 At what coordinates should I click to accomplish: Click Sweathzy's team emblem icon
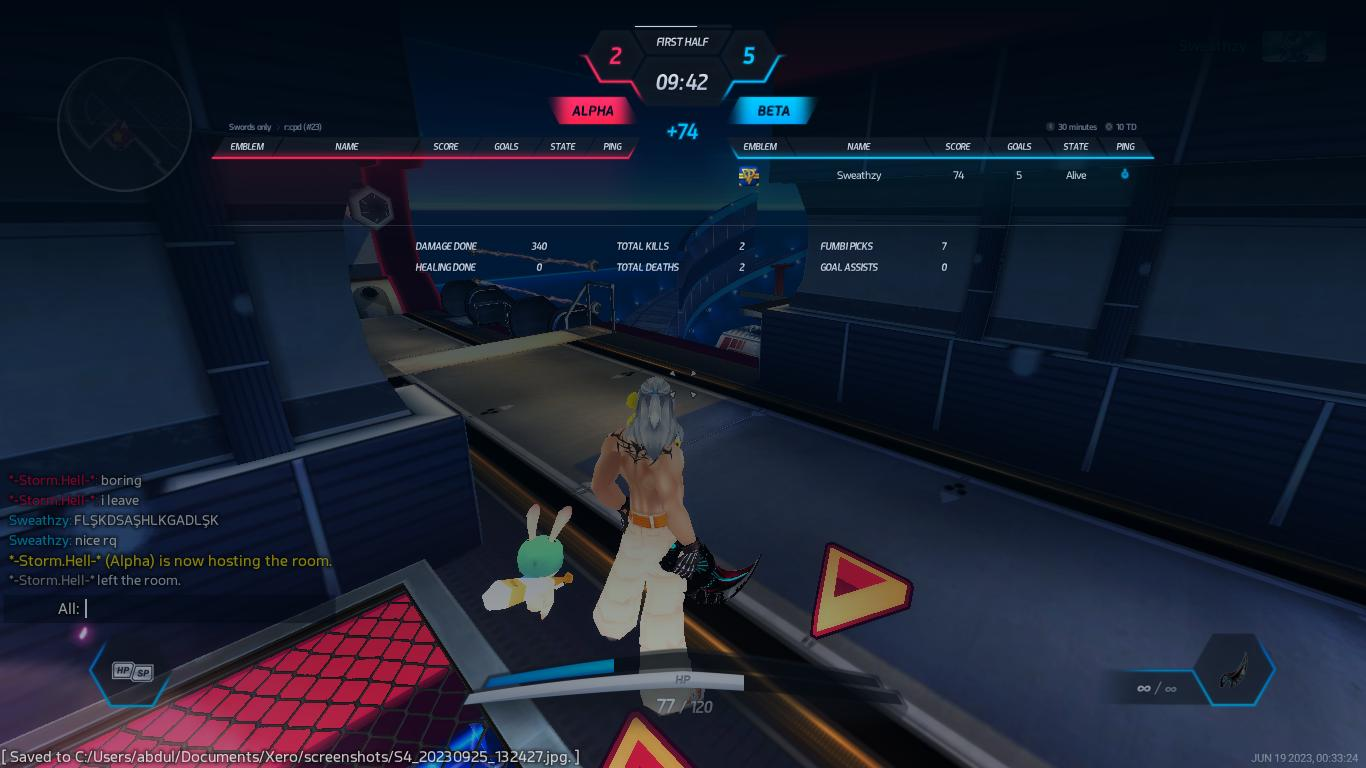coord(748,176)
